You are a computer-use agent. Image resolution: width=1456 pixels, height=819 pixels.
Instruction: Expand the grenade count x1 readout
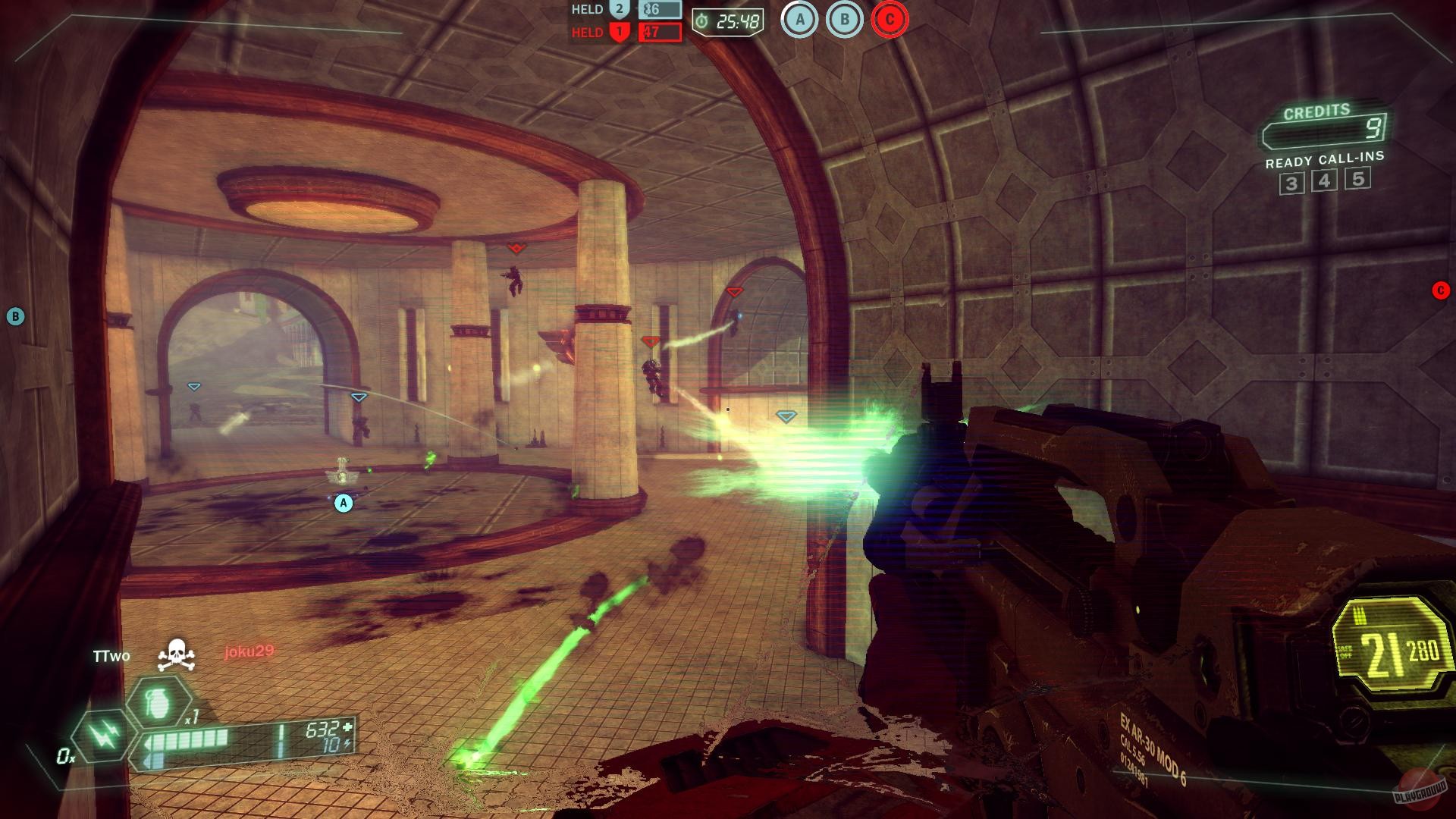pos(191,720)
